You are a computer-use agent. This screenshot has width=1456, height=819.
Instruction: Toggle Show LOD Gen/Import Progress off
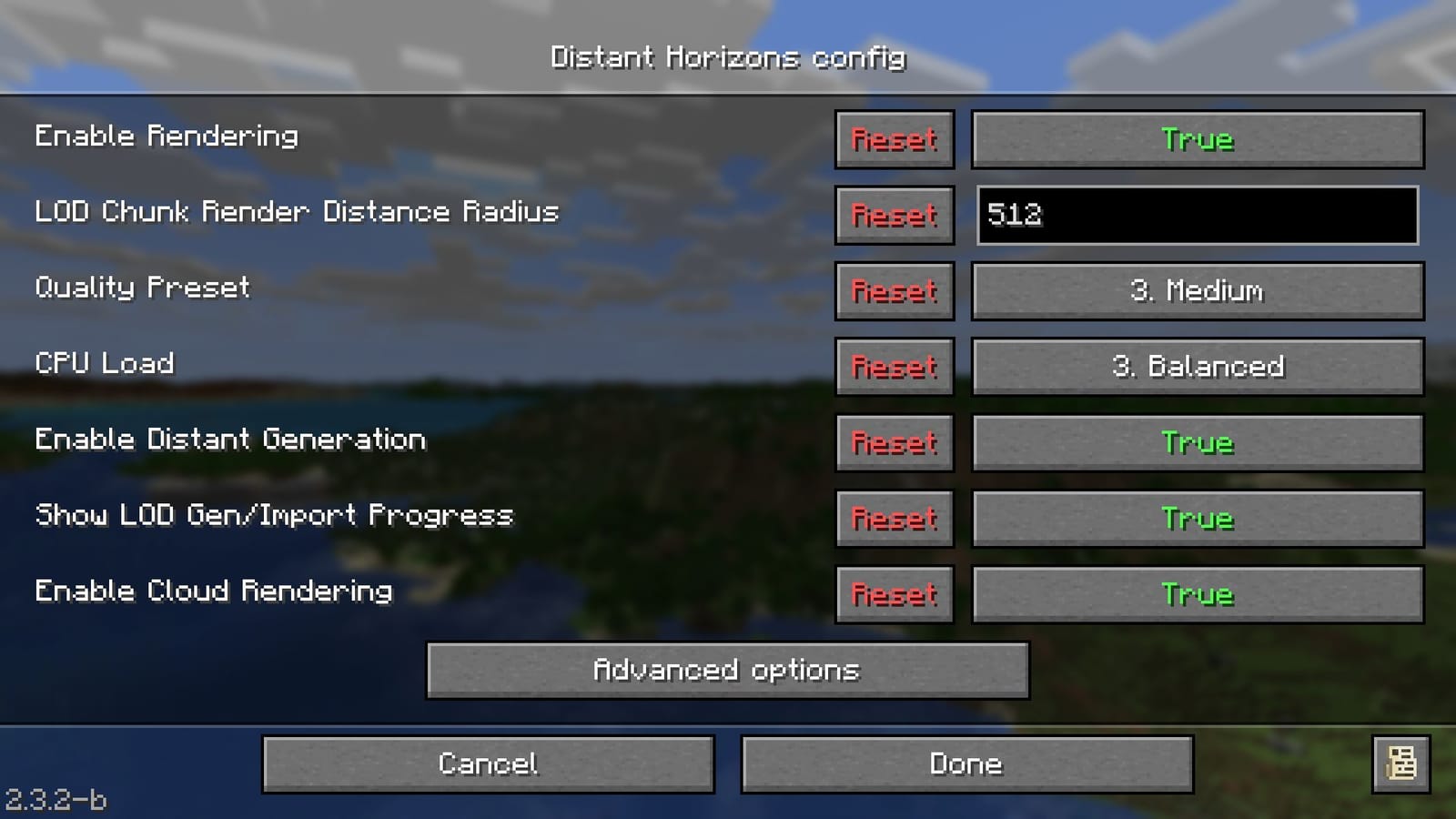1196,519
